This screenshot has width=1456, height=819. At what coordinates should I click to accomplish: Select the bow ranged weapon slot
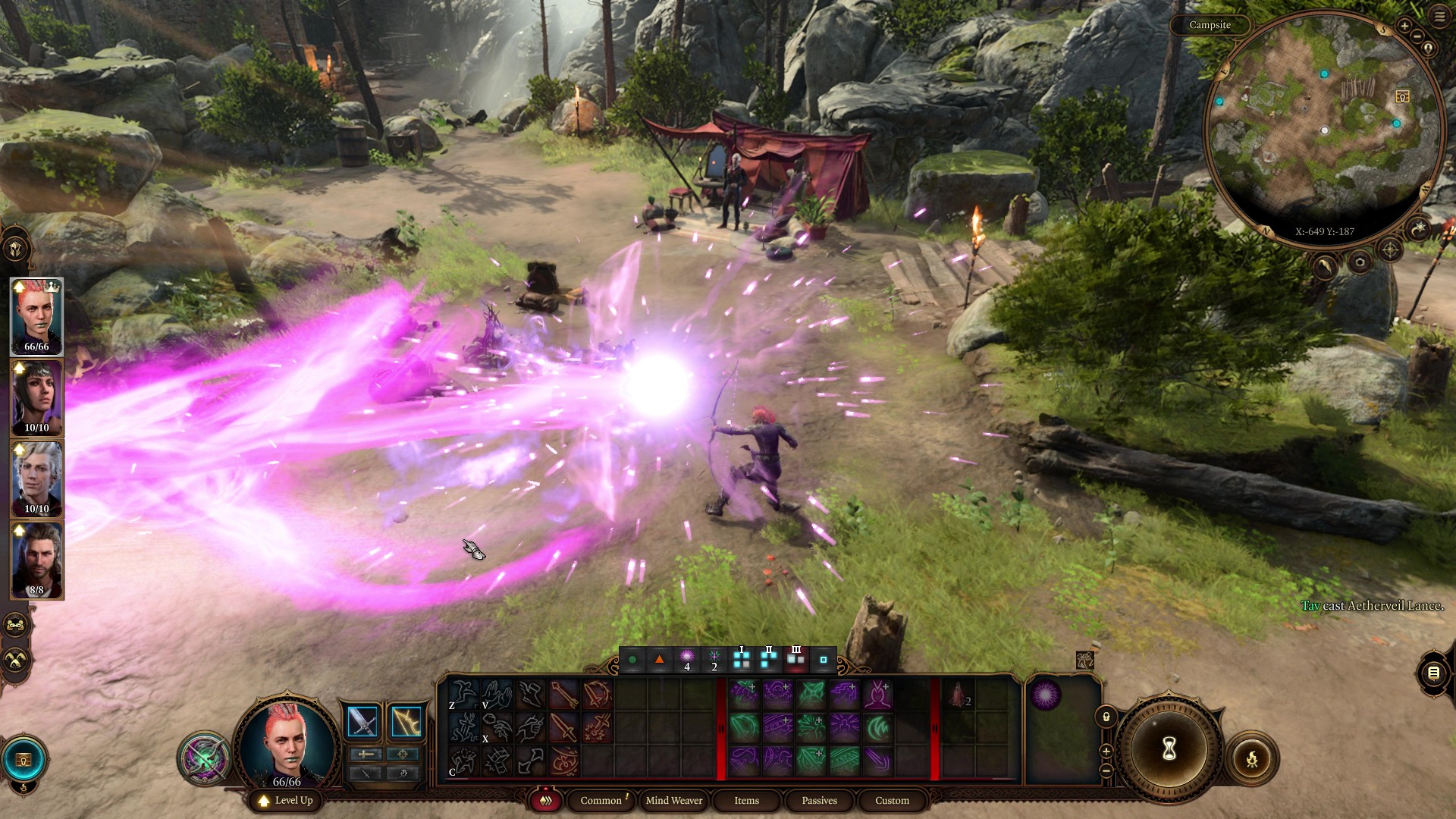pos(406,721)
